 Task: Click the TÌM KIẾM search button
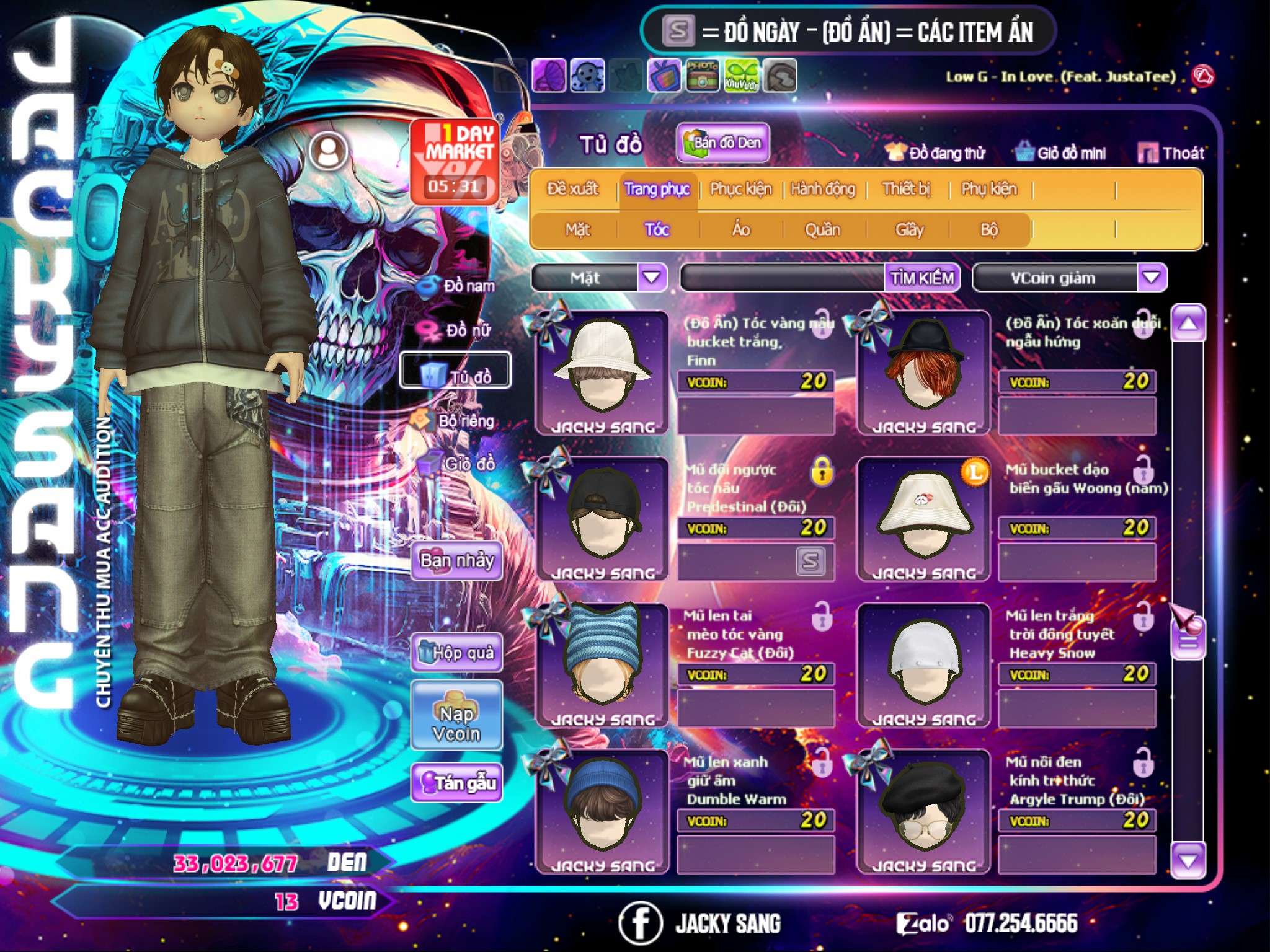point(921,278)
